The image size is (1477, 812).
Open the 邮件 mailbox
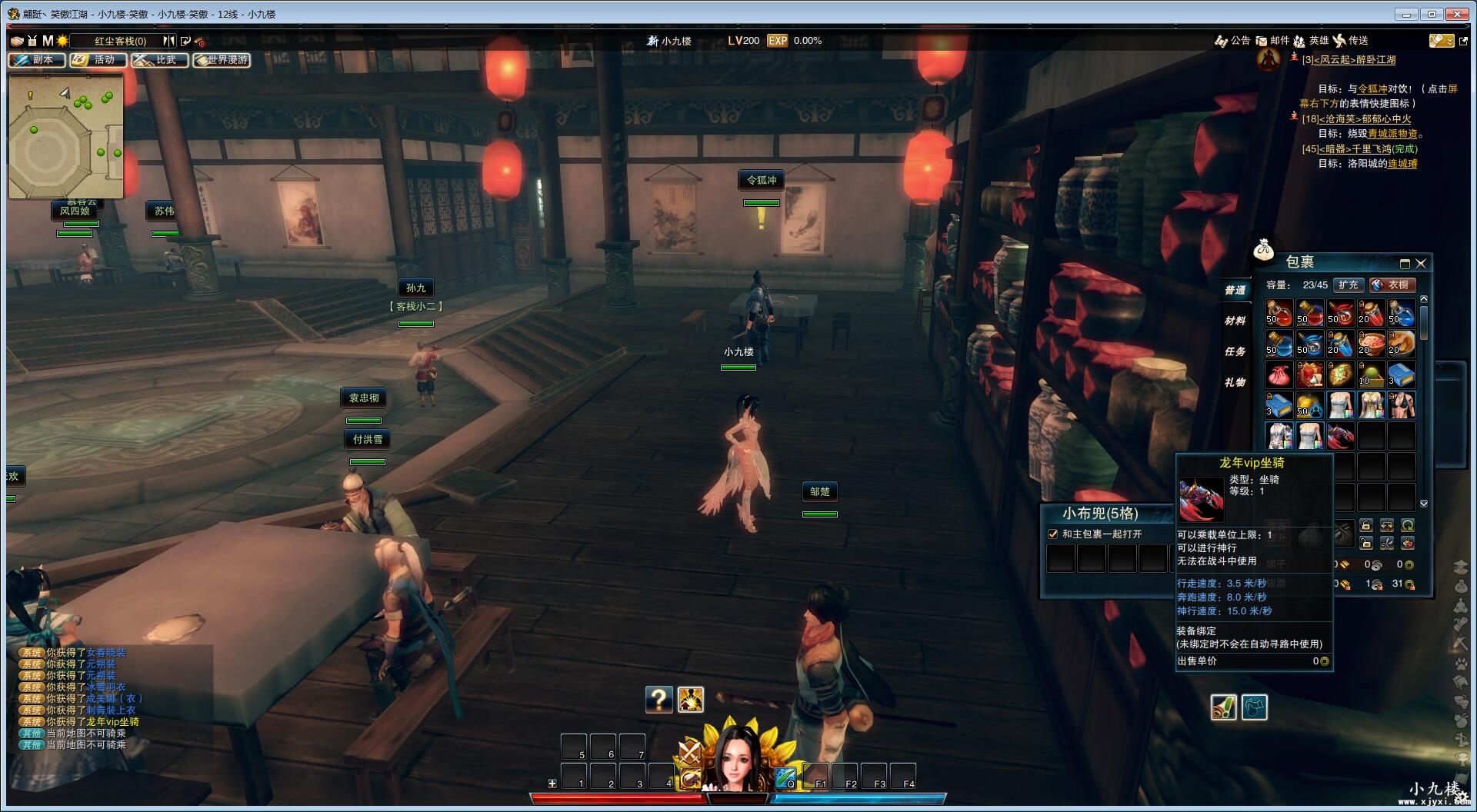coord(1273,41)
